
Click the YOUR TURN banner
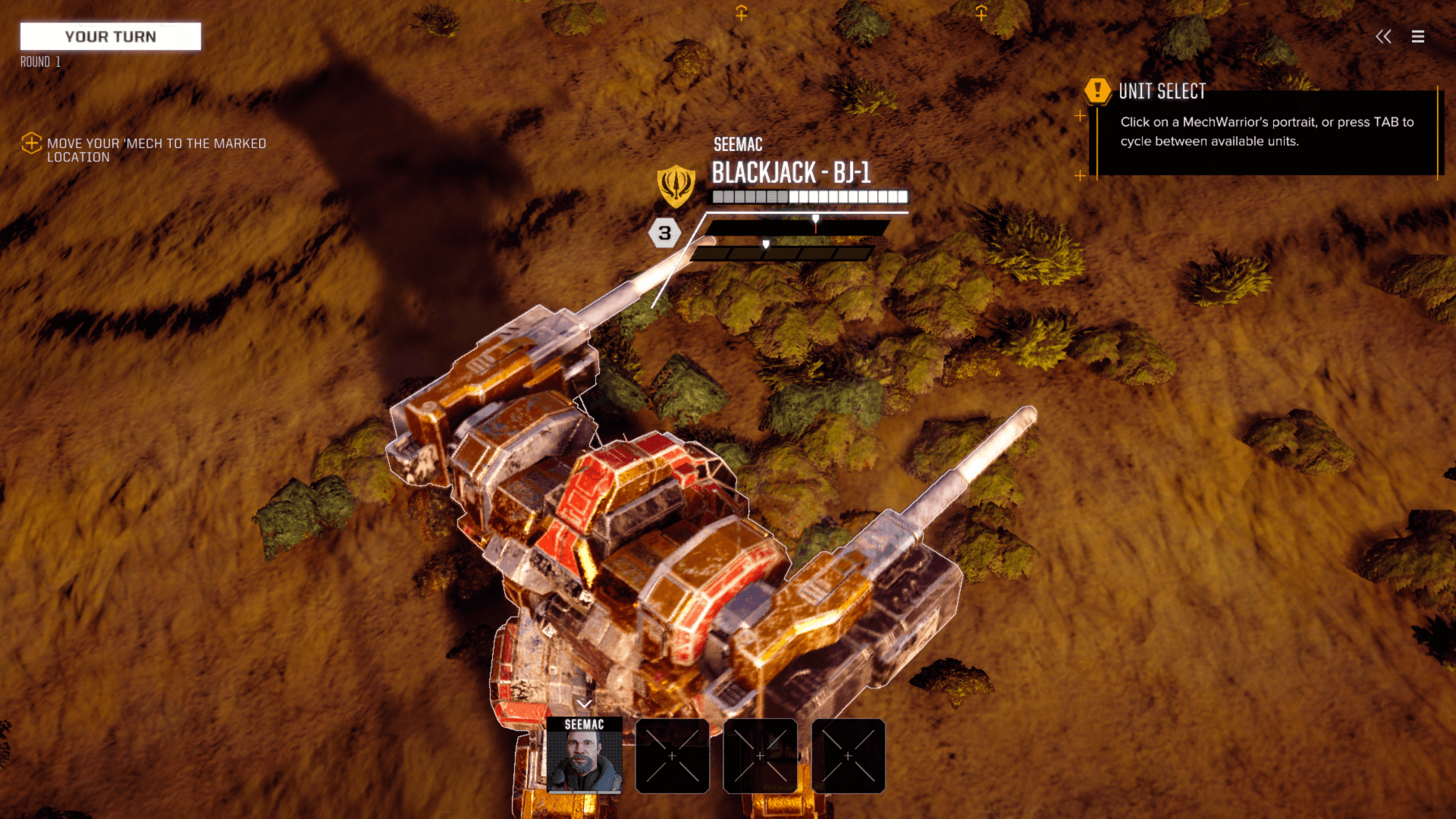(110, 36)
